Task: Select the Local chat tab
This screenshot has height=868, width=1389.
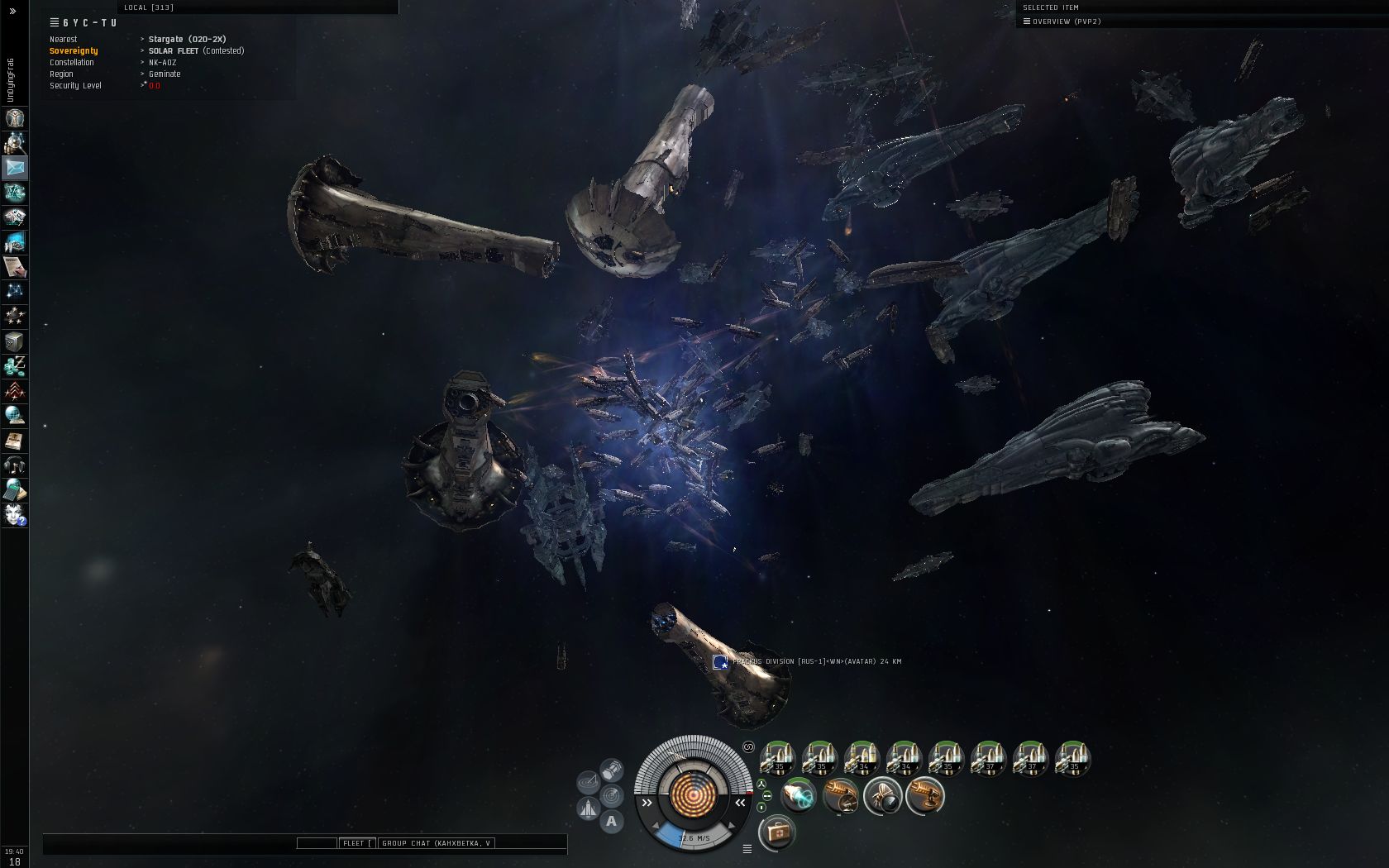Action: tap(149, 7)
